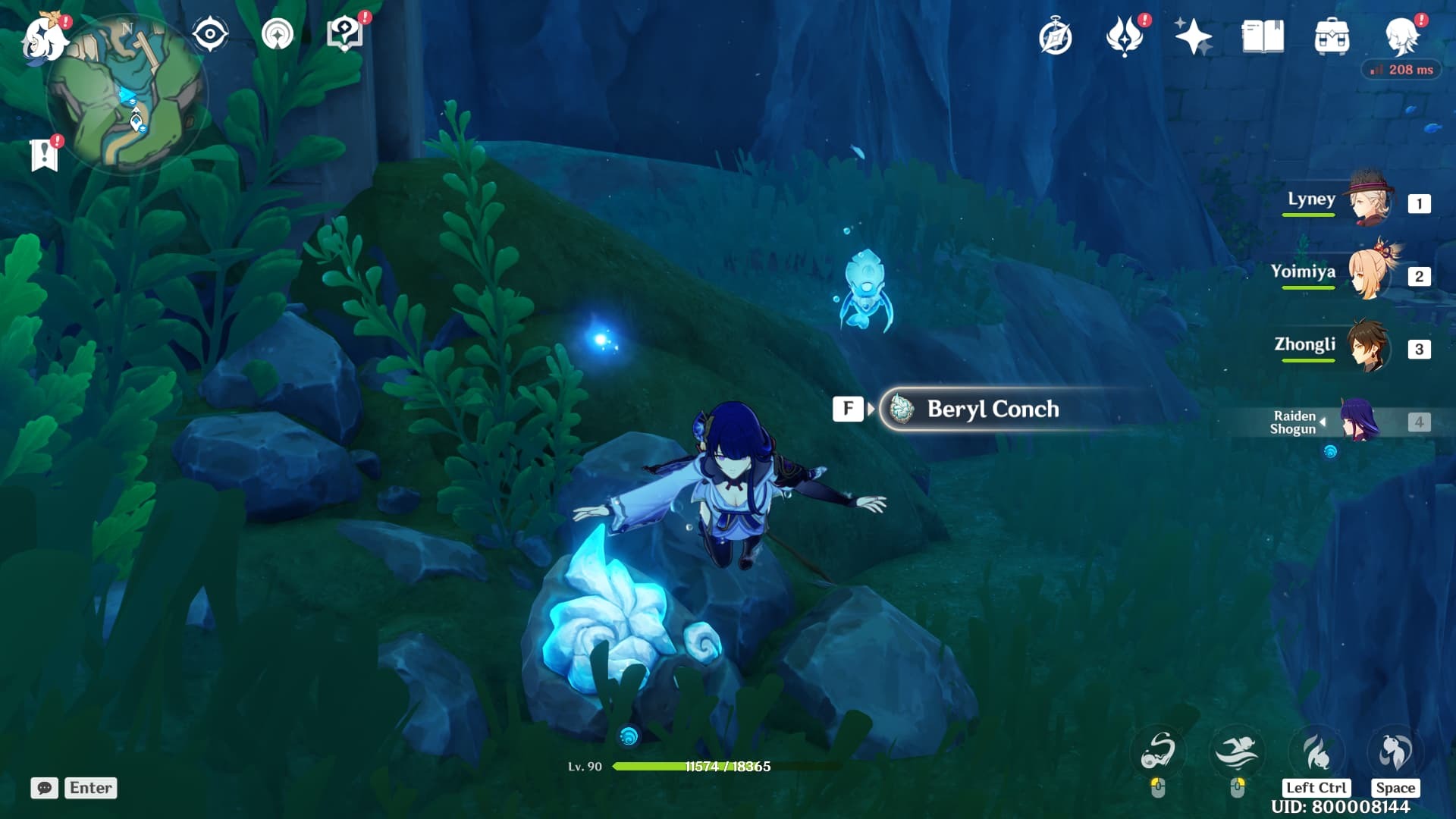
Task: Open the tutorial question mark icon
Action: [344, 35]
